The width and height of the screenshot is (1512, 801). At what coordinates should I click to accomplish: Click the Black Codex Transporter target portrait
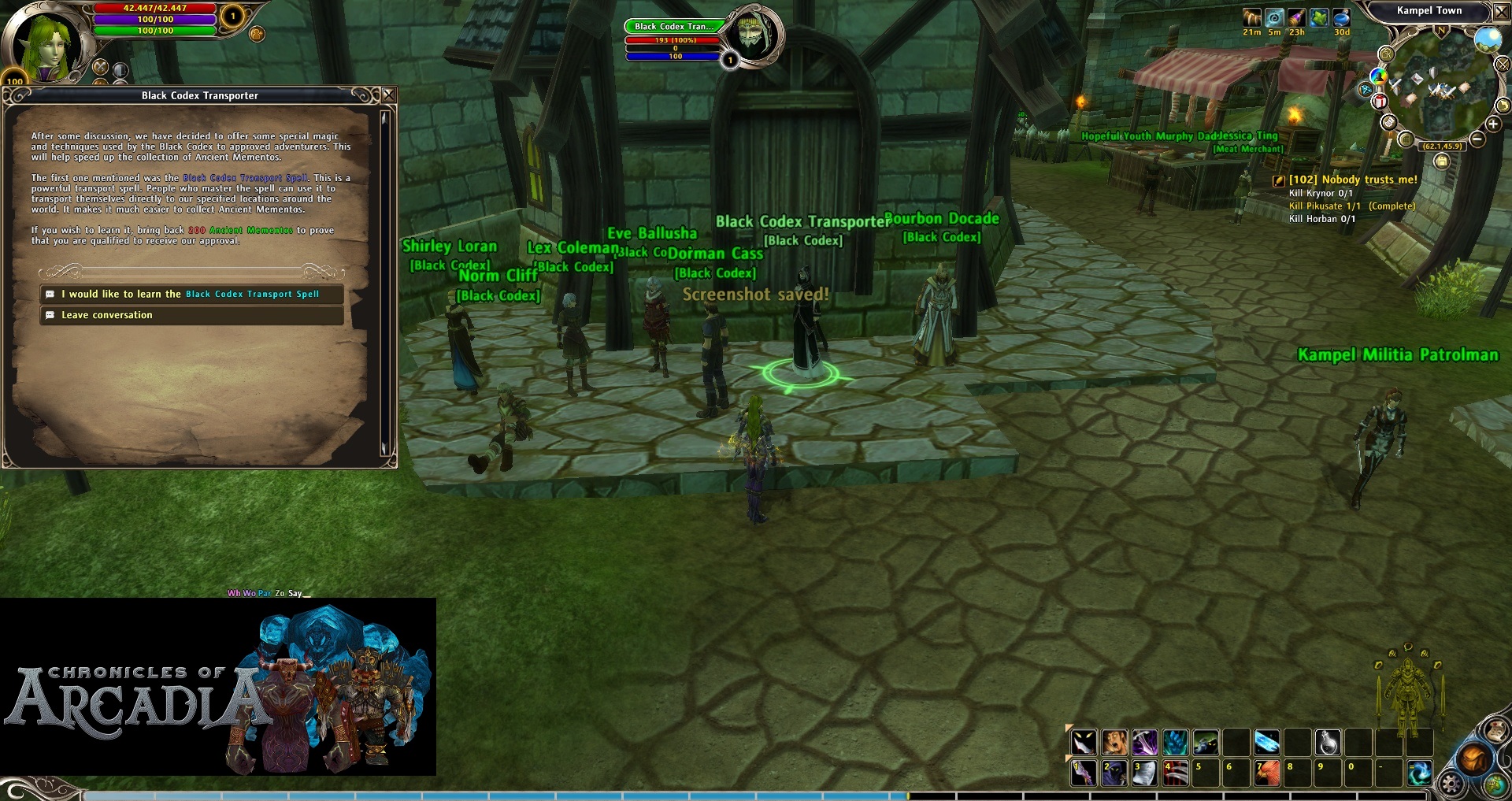[752, 35]
